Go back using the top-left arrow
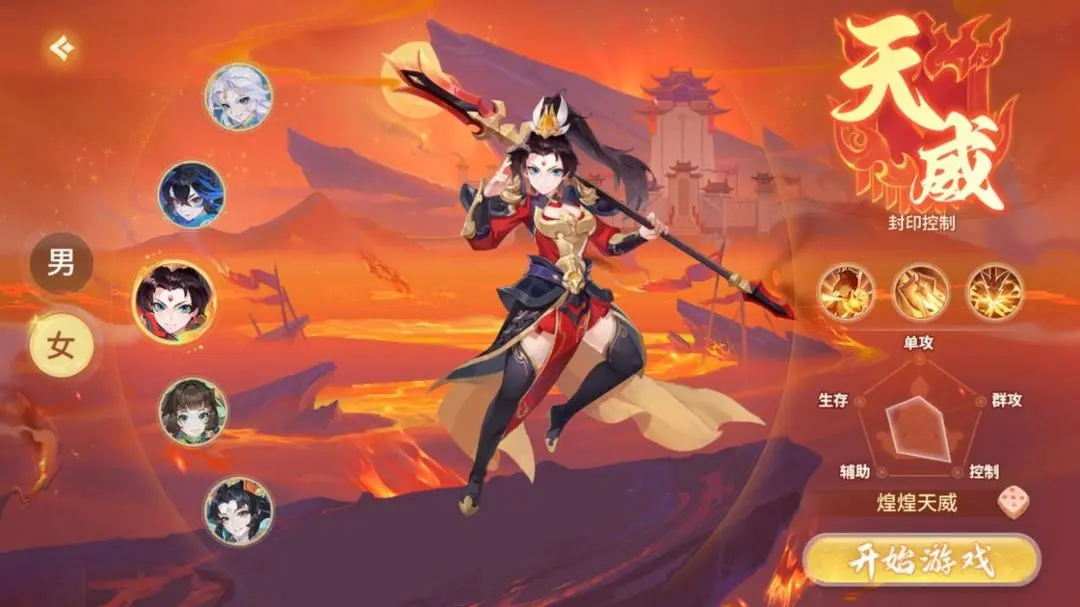The image size is (1080, 607). click(62, 48)
